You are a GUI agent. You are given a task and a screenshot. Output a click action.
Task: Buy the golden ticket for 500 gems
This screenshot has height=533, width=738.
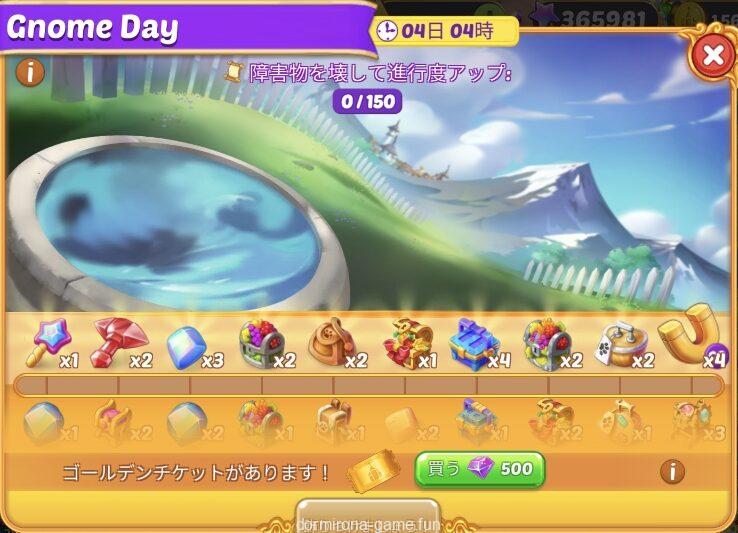pyautogui.click(x=480, y=469)
